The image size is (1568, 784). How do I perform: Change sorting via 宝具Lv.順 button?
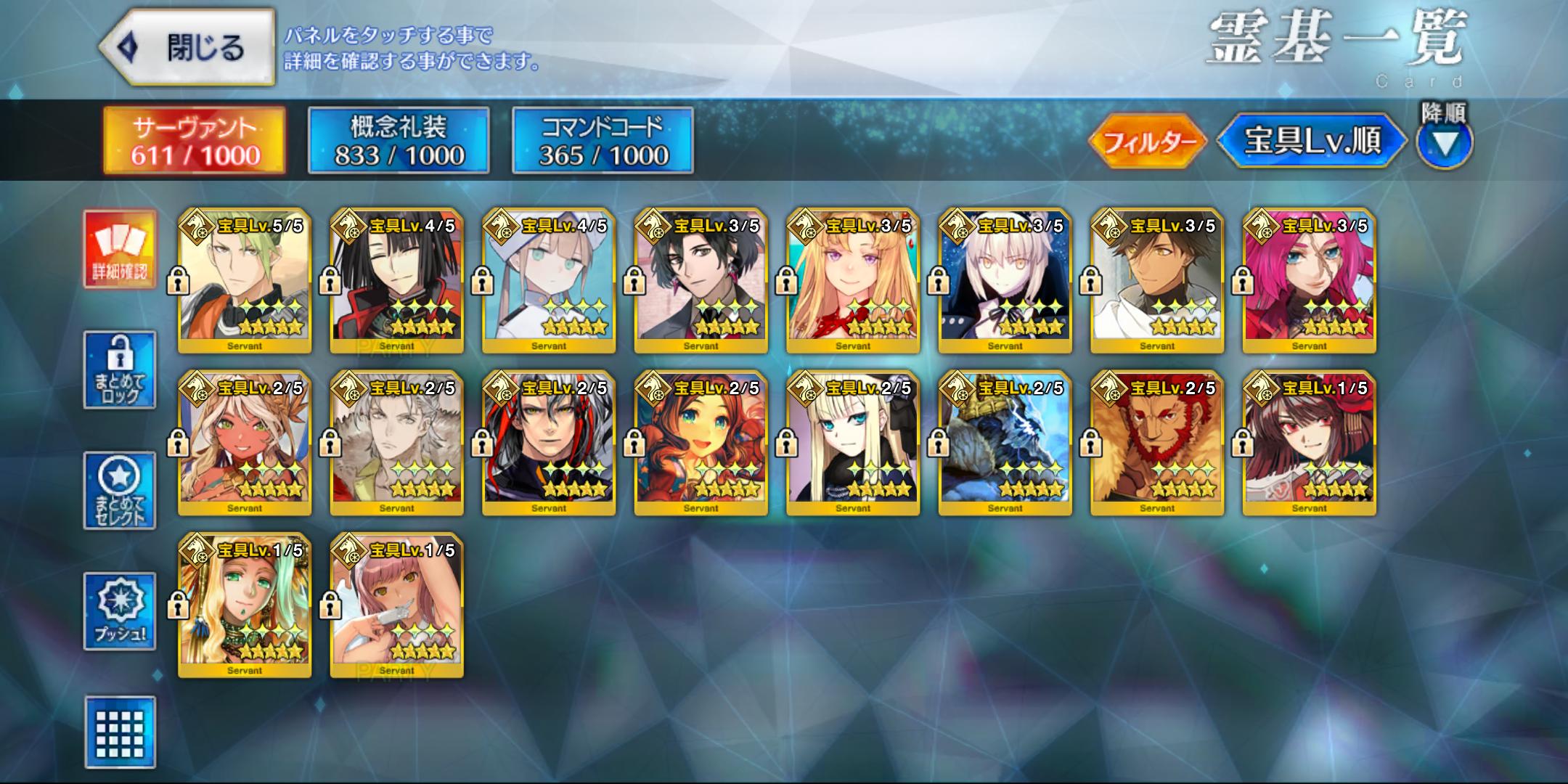[x=1312, y=141]
